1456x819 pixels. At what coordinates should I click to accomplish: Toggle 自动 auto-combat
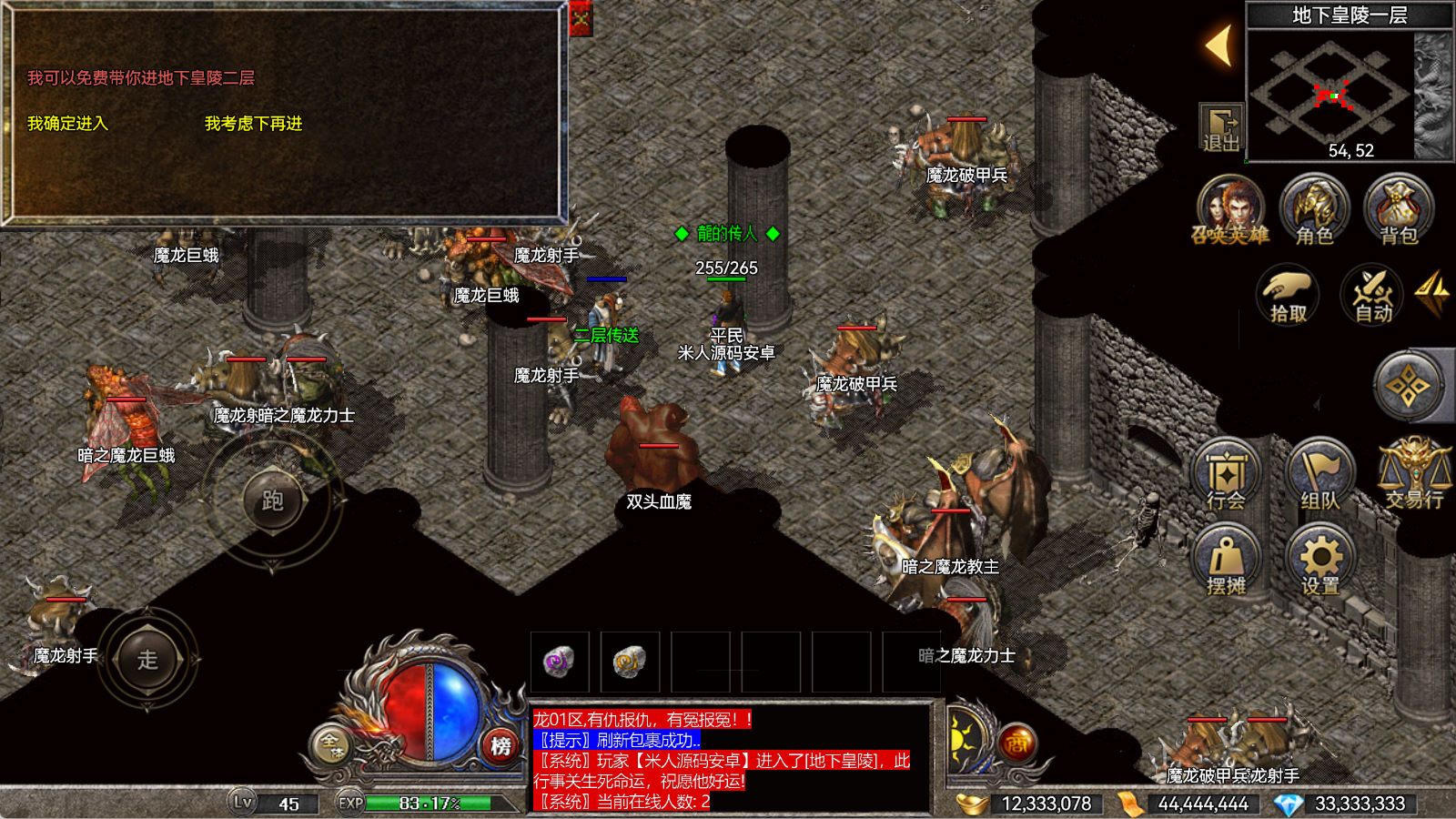1373,295
